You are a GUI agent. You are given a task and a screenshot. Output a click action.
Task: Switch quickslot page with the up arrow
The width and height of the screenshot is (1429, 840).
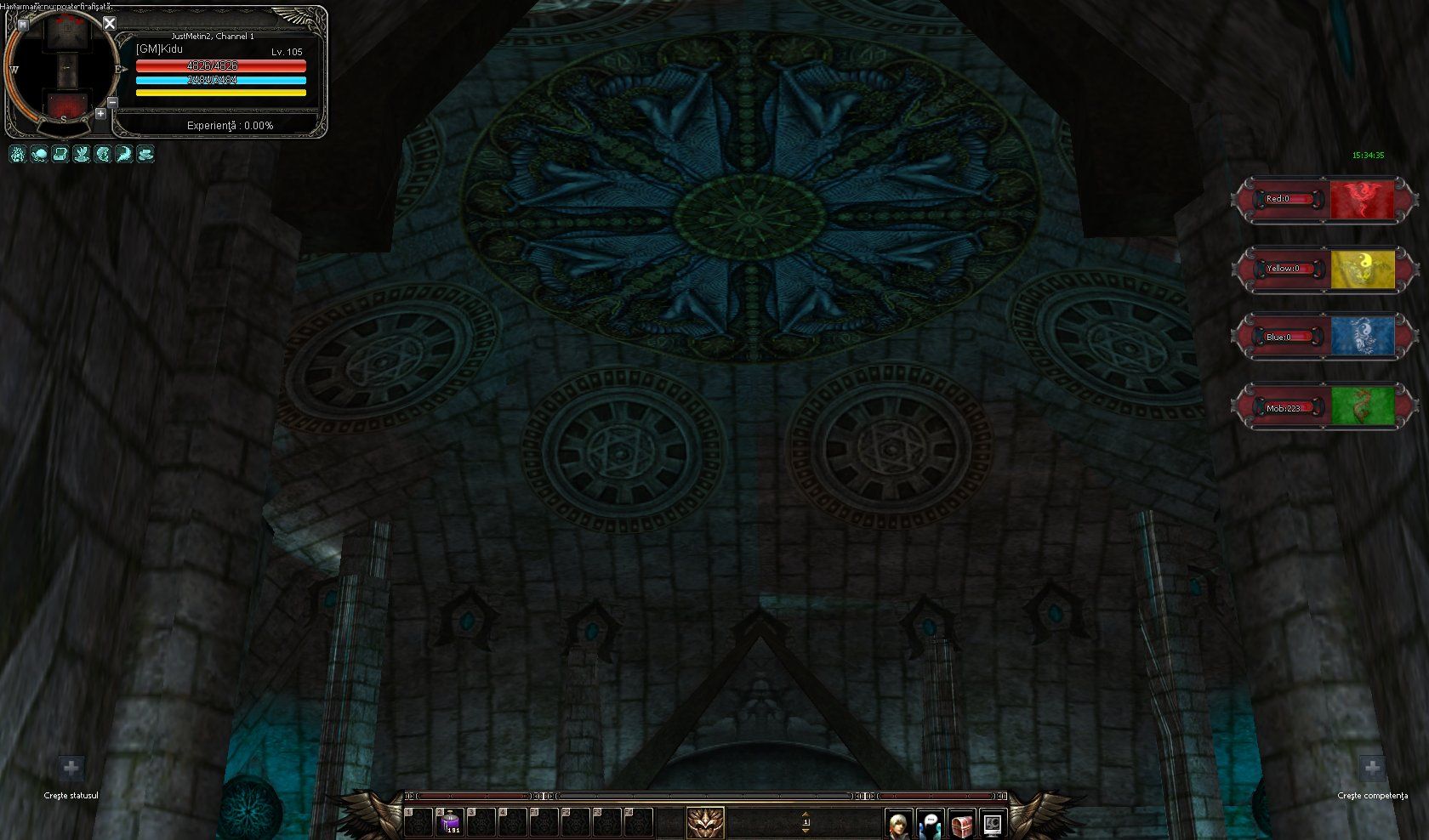[x=806, y=814]
